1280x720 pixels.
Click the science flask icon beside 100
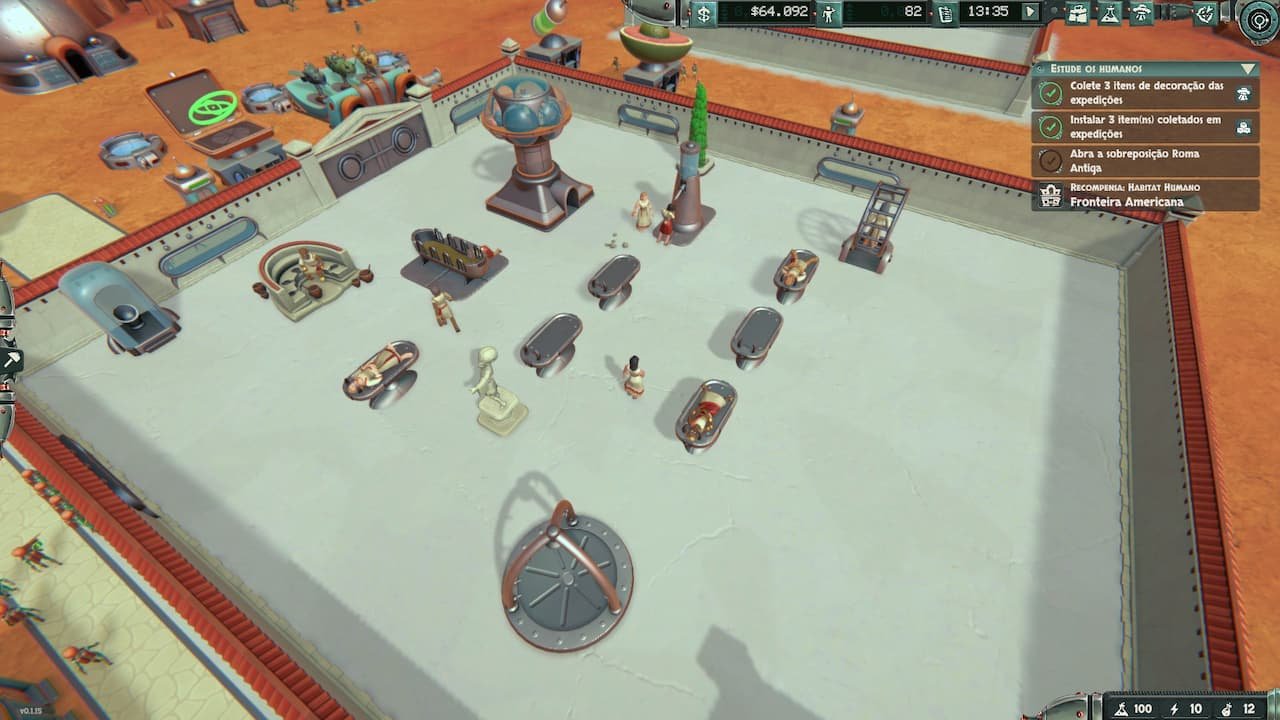(x=1121, y=709)
